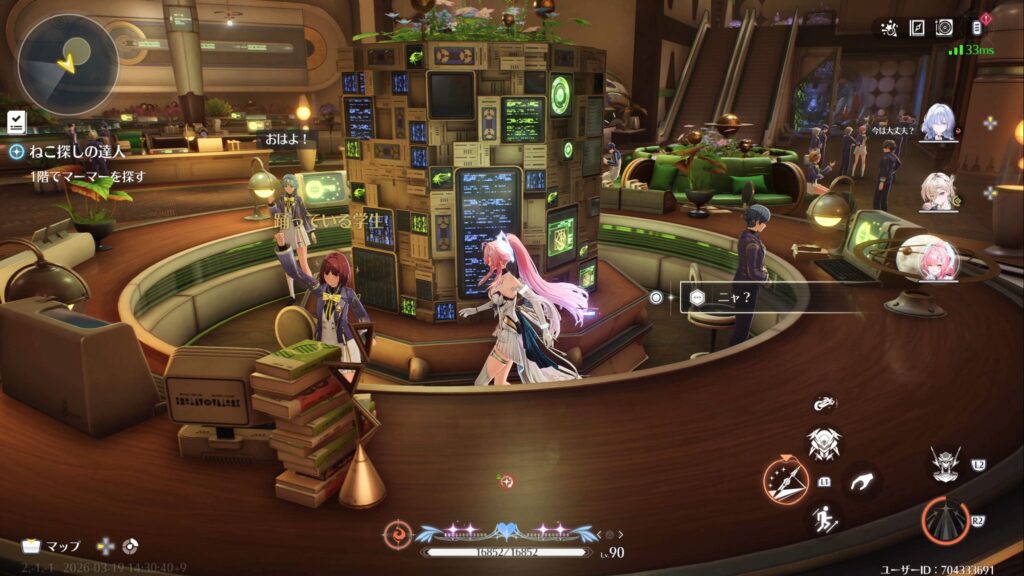The height and width of the screenshot is (576, 1024).
Task: Switch to the blonde party member
Action: pos(940,191)
